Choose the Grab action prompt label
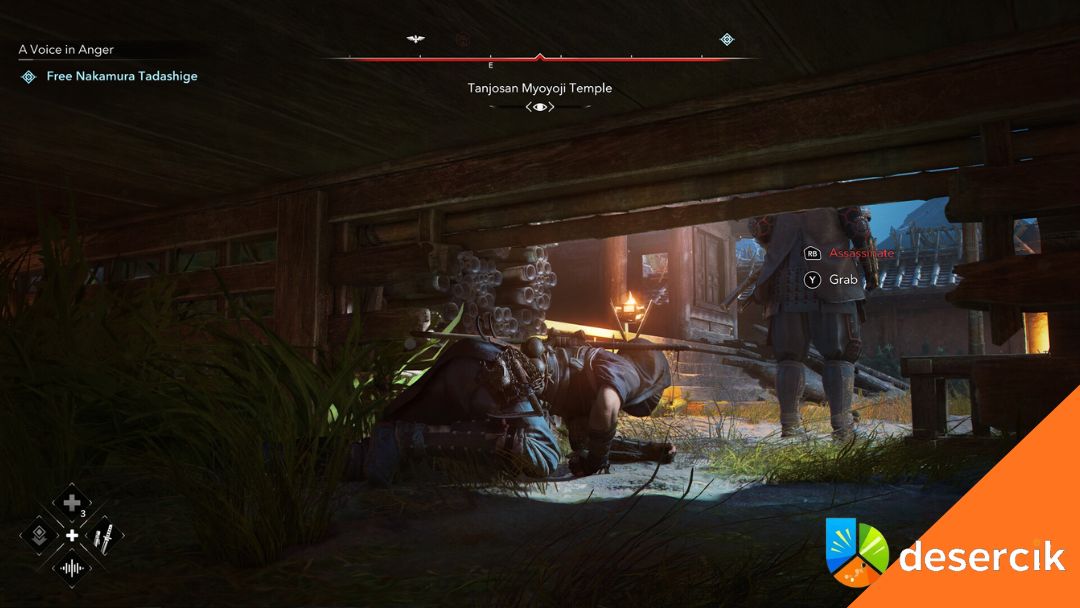 click(843, 280)
